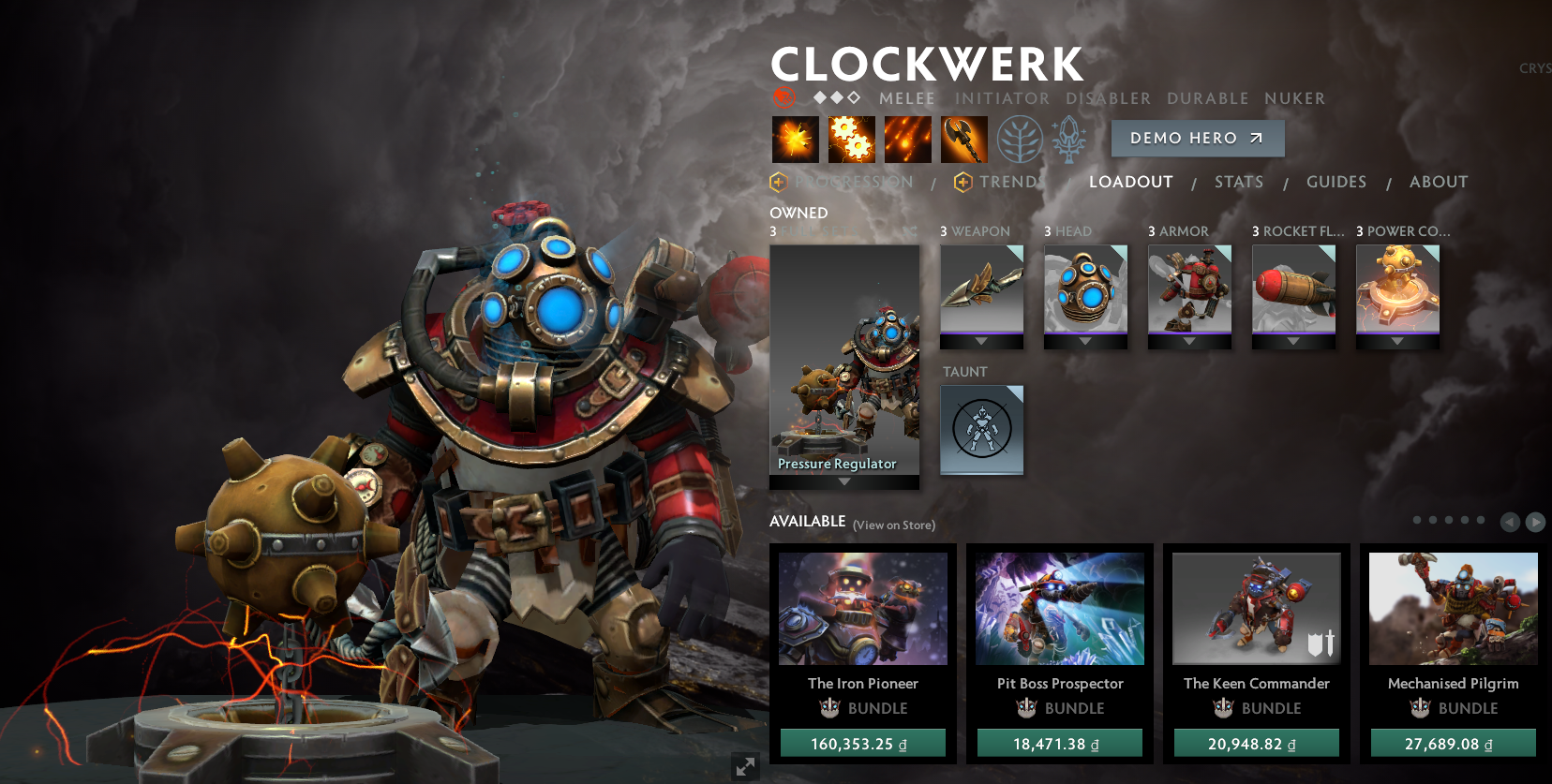Go back using the previous page arrow
This screenshot has height=784, width=1552.
coord(1510,522)
